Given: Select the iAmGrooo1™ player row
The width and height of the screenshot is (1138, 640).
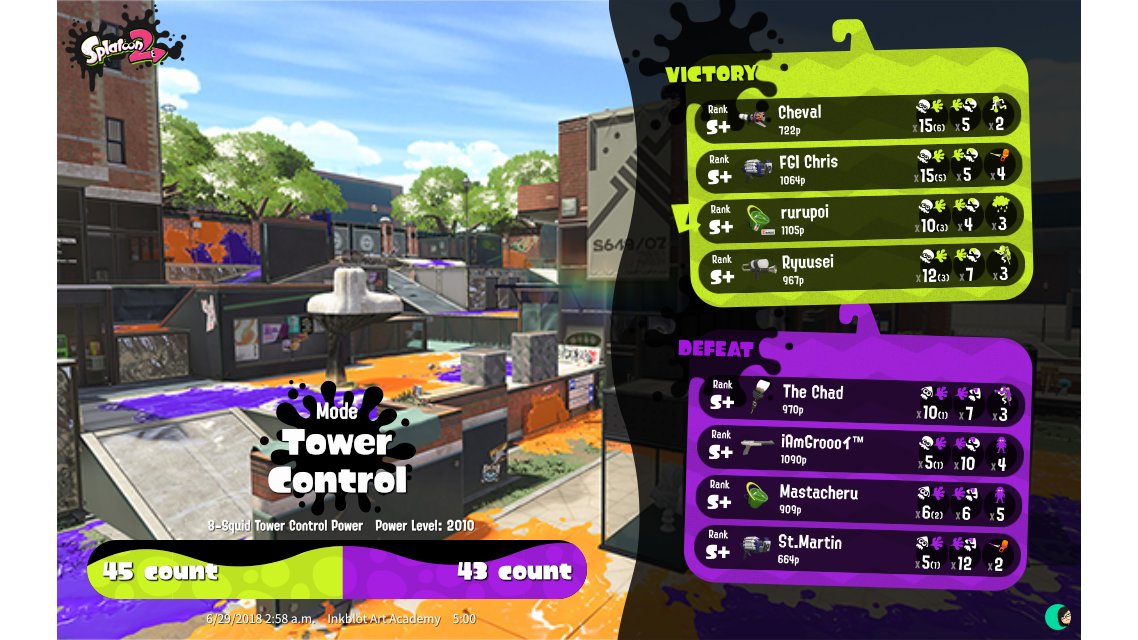Looking at the screenshot, I should pos(857,450).
